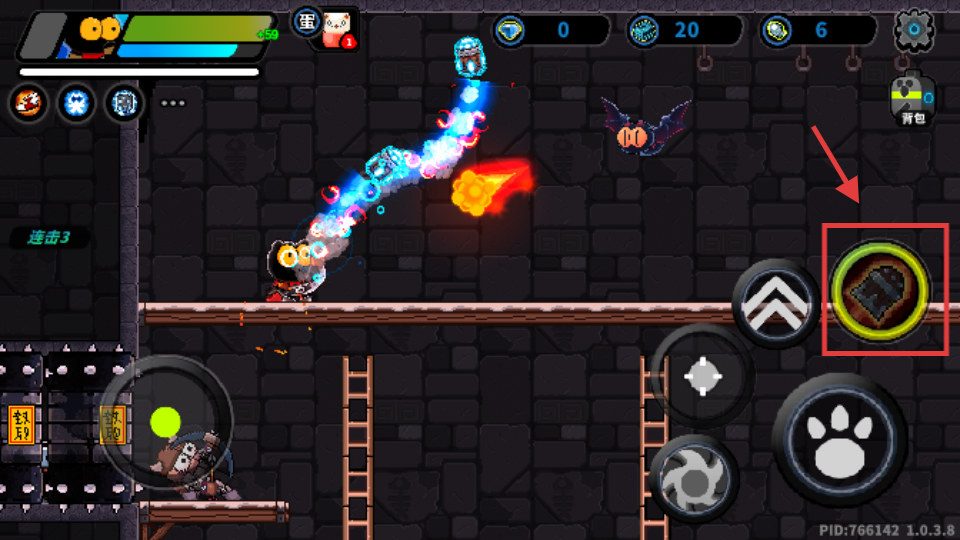The width and height of the screenshot is (960, 540).
Task: Activate the highlighted gauntlet skill
Action: 880,289
